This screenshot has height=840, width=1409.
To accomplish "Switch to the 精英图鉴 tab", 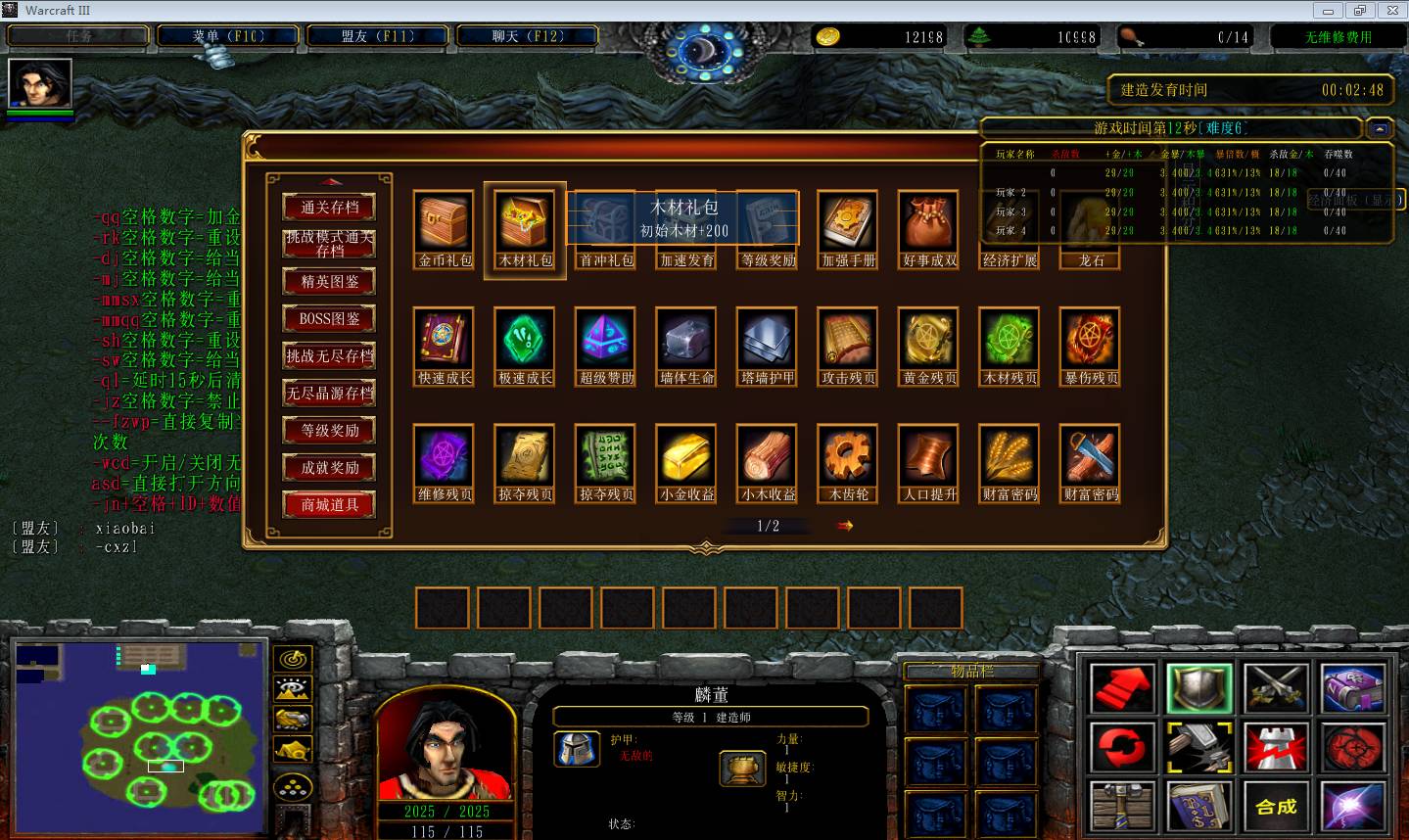I will click(x=329, y=282).
